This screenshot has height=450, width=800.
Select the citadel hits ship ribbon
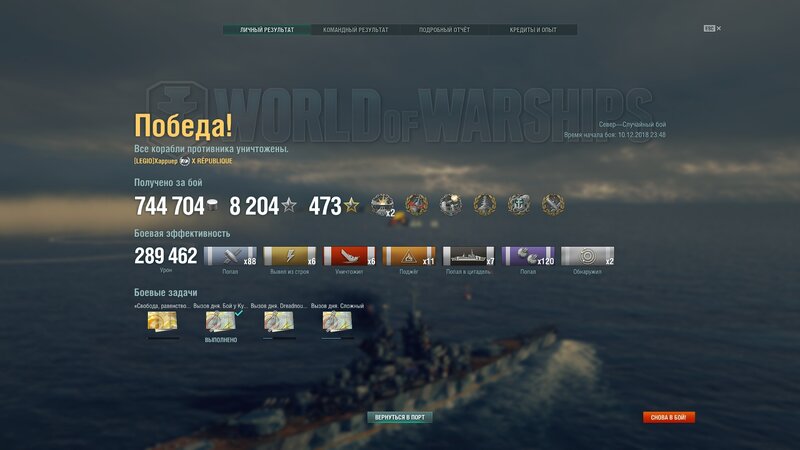(469, 257)
